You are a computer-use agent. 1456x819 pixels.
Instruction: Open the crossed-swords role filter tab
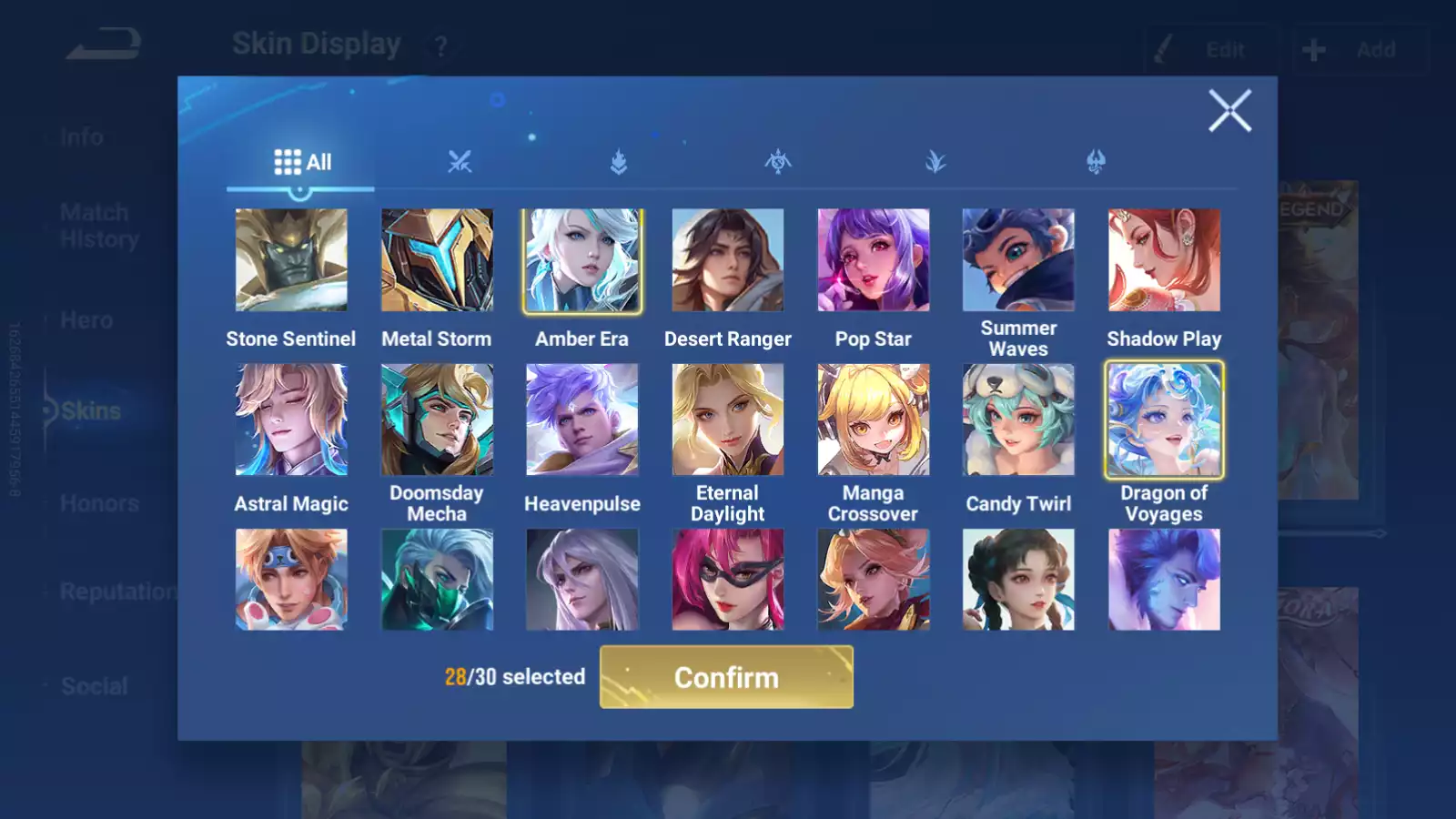462,162
